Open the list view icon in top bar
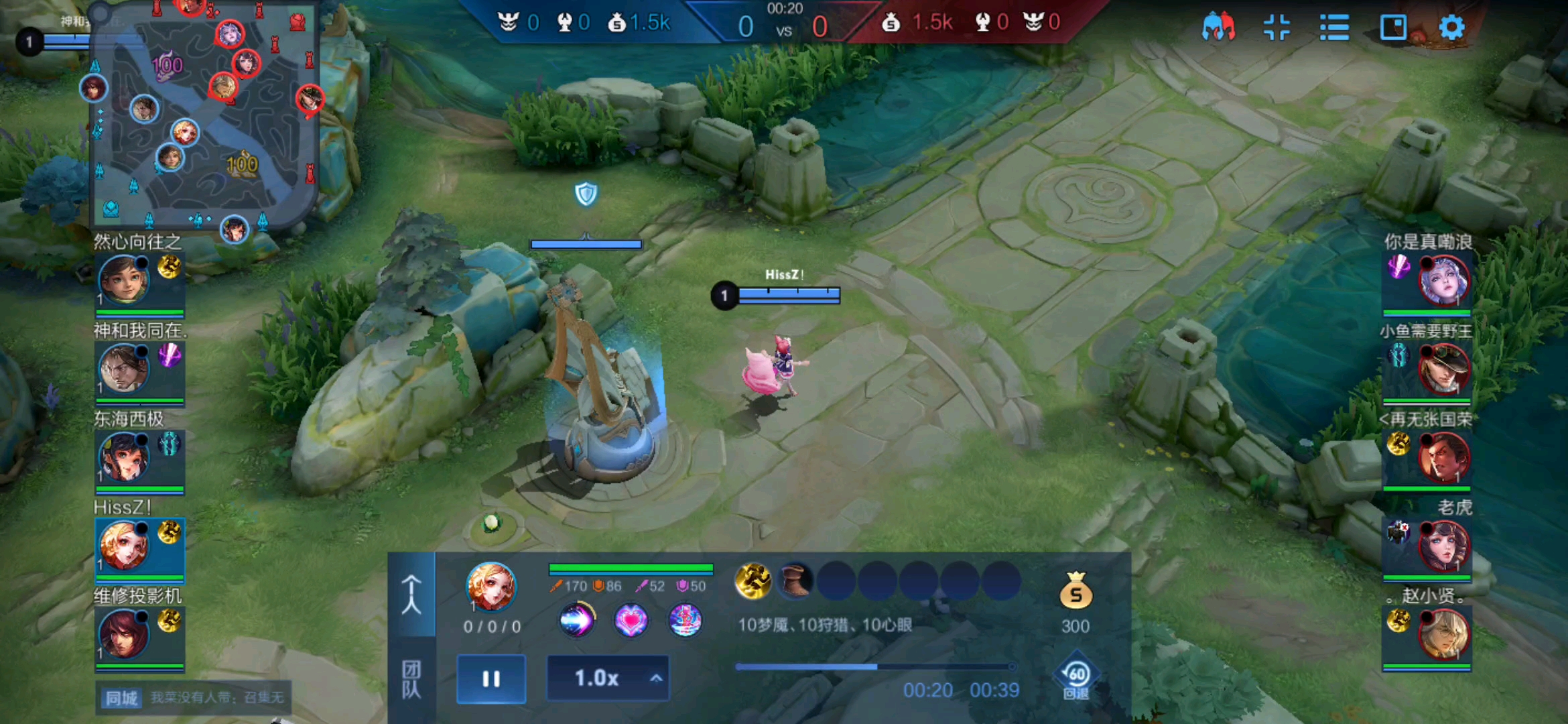The height and width of the screenshot is (724, 1568). point(1334,27)
